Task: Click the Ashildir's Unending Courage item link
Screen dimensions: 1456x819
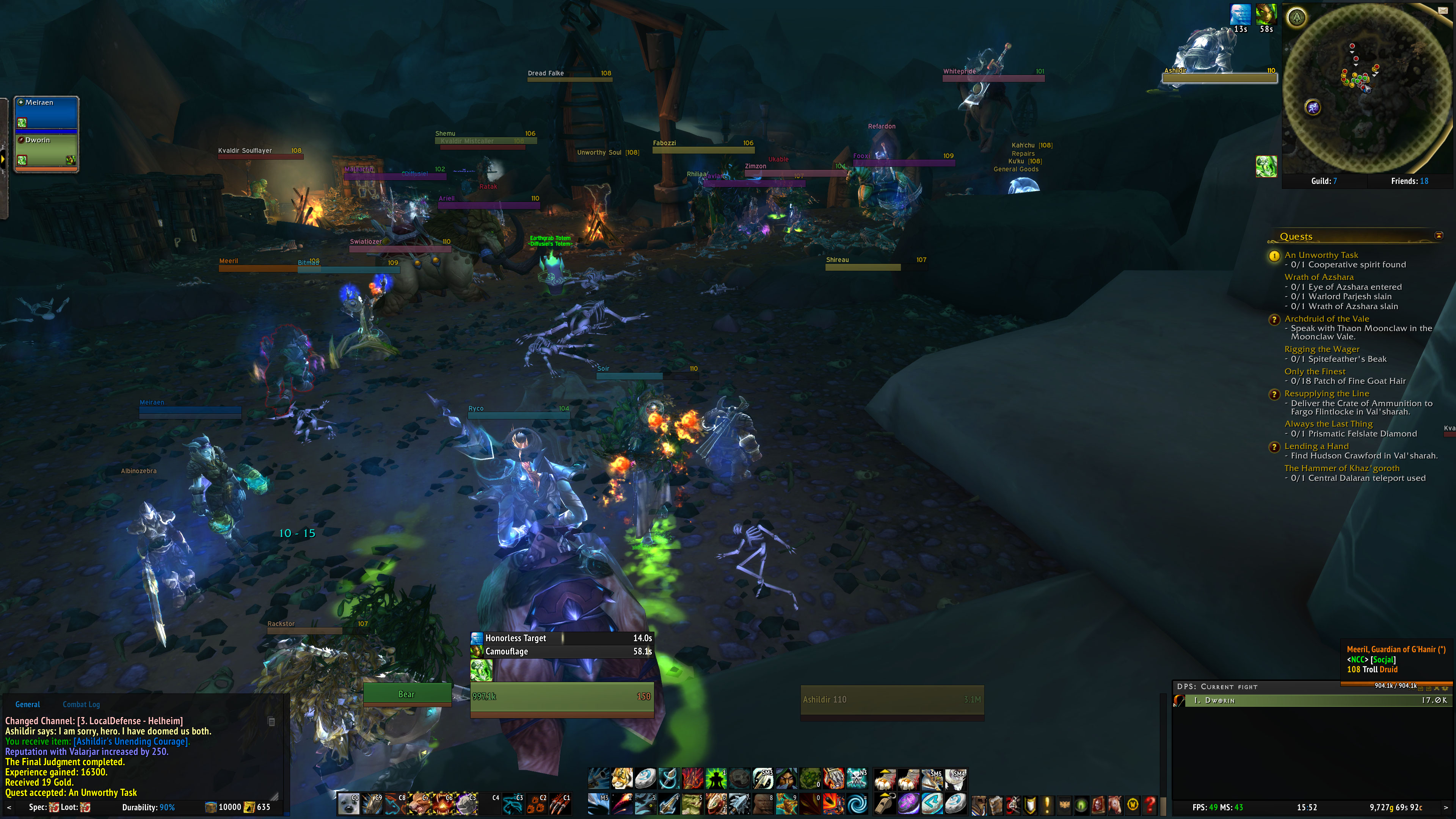Action: [131, 742]
